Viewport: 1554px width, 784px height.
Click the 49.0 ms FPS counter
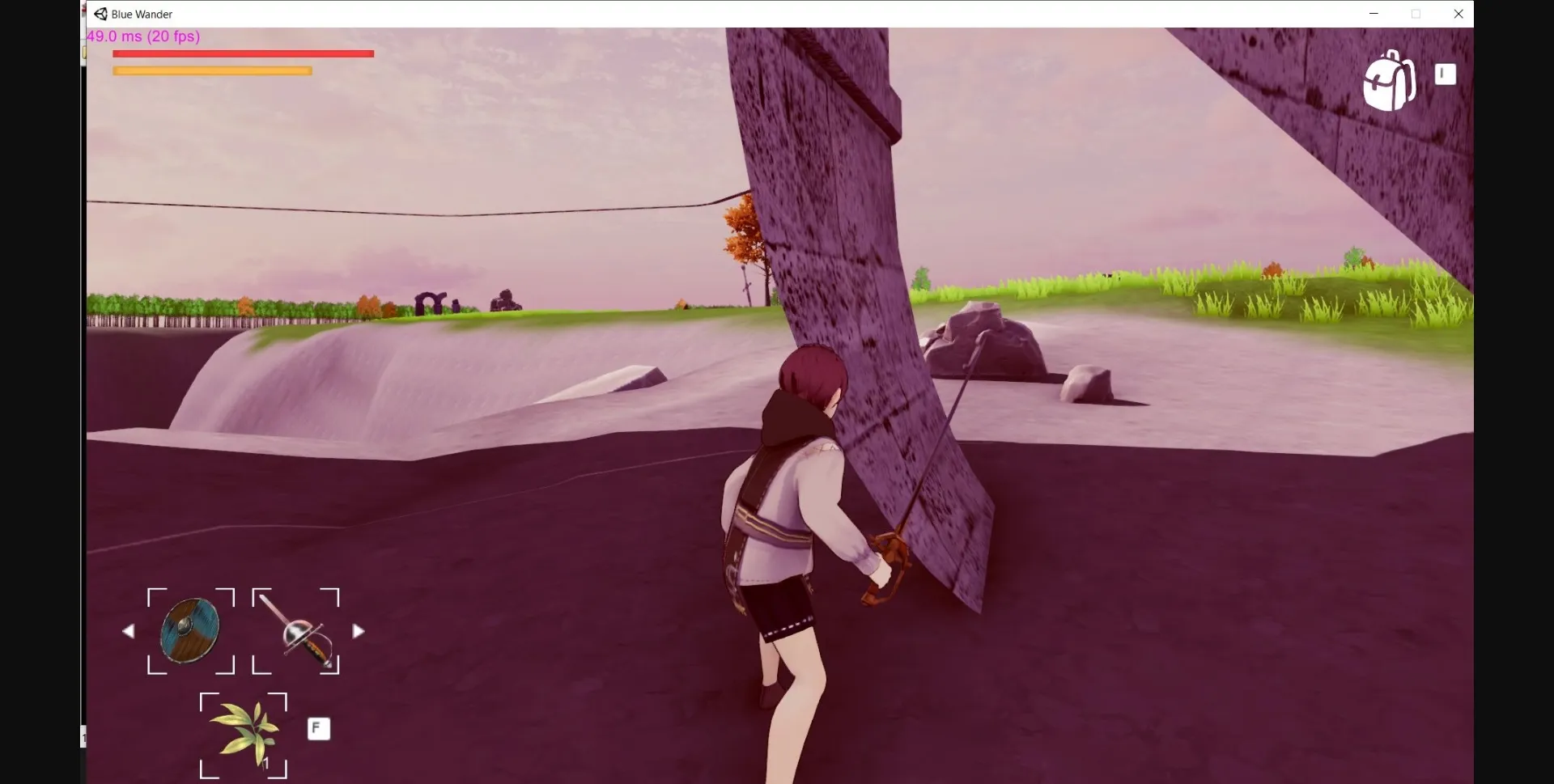[x=143, y=36]
